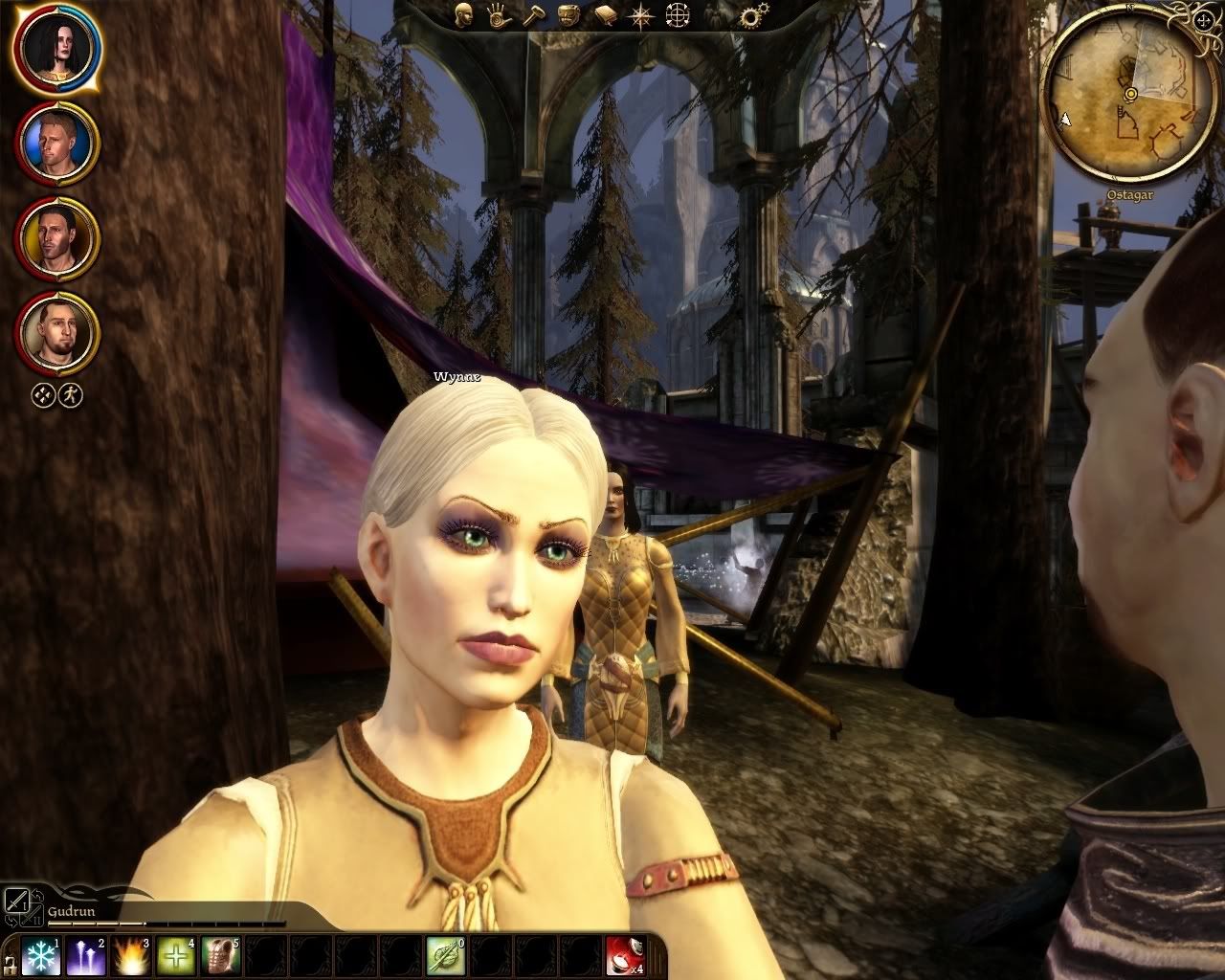
Task: Toggle party hold with the running man button
Action: [71, 394]
